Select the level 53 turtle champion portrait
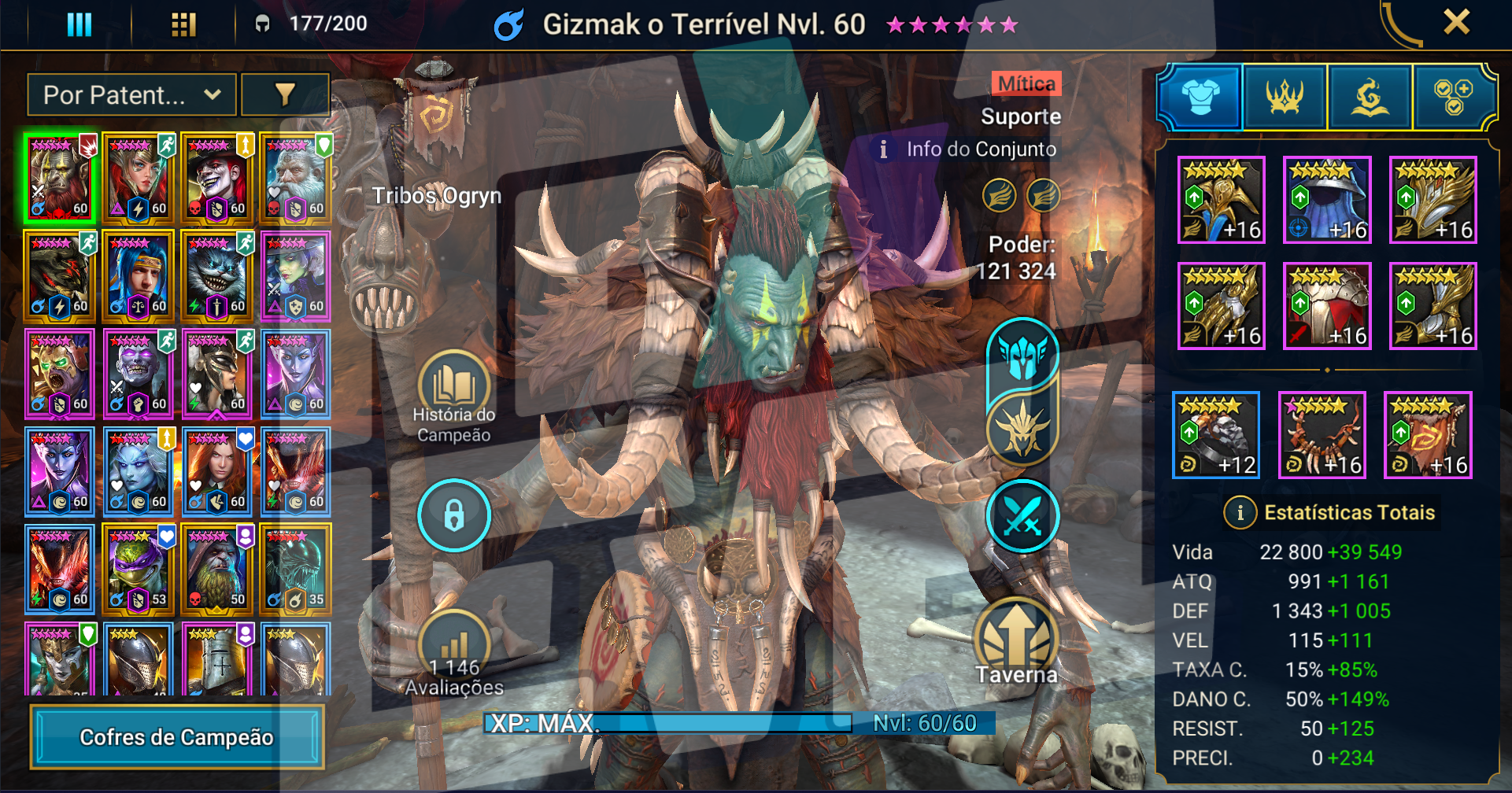This screenshot has width=1512, height=793. tap(138, 570)
